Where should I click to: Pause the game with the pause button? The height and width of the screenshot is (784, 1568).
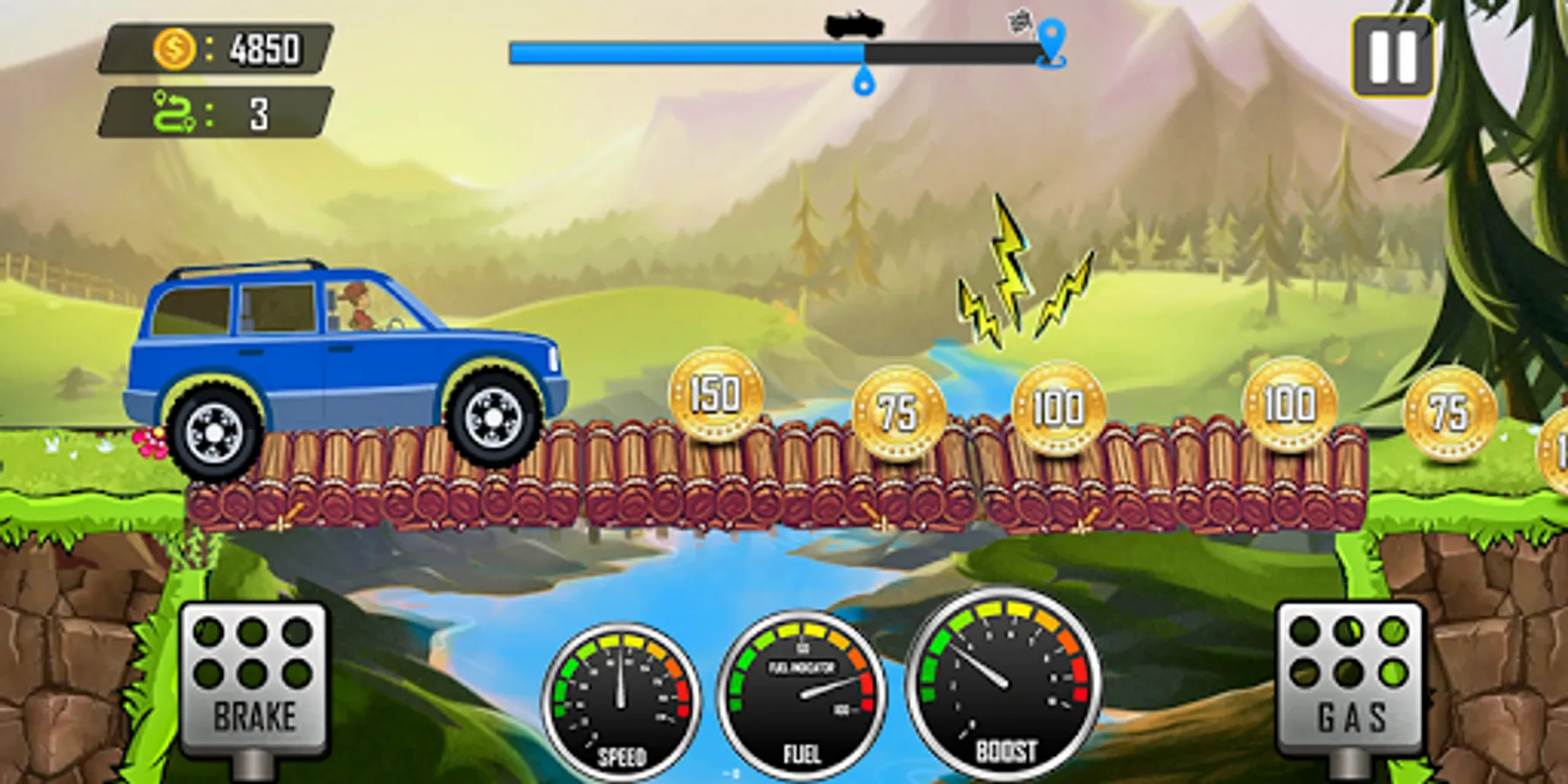tap(1392, 57)
